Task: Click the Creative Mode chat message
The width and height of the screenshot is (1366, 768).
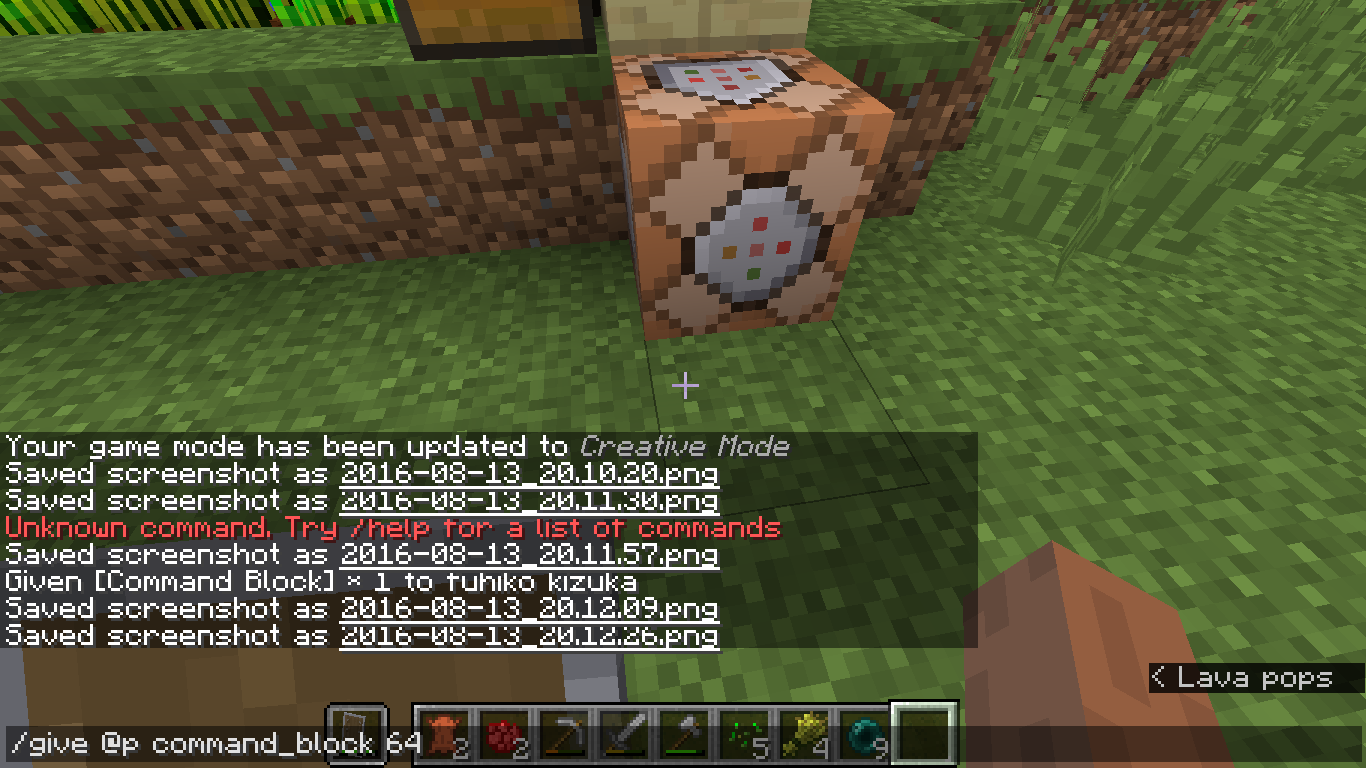Action: click(395, 446)
